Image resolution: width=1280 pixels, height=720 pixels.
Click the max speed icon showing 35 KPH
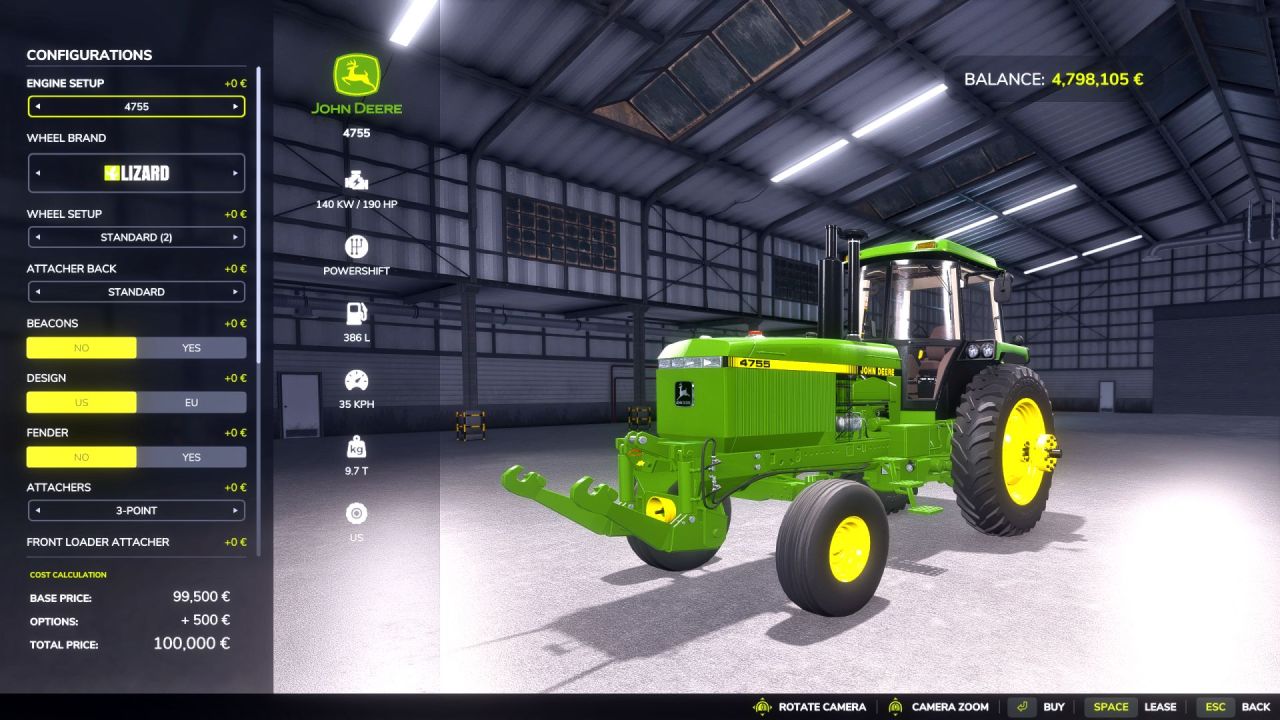(x=355, y=379)
